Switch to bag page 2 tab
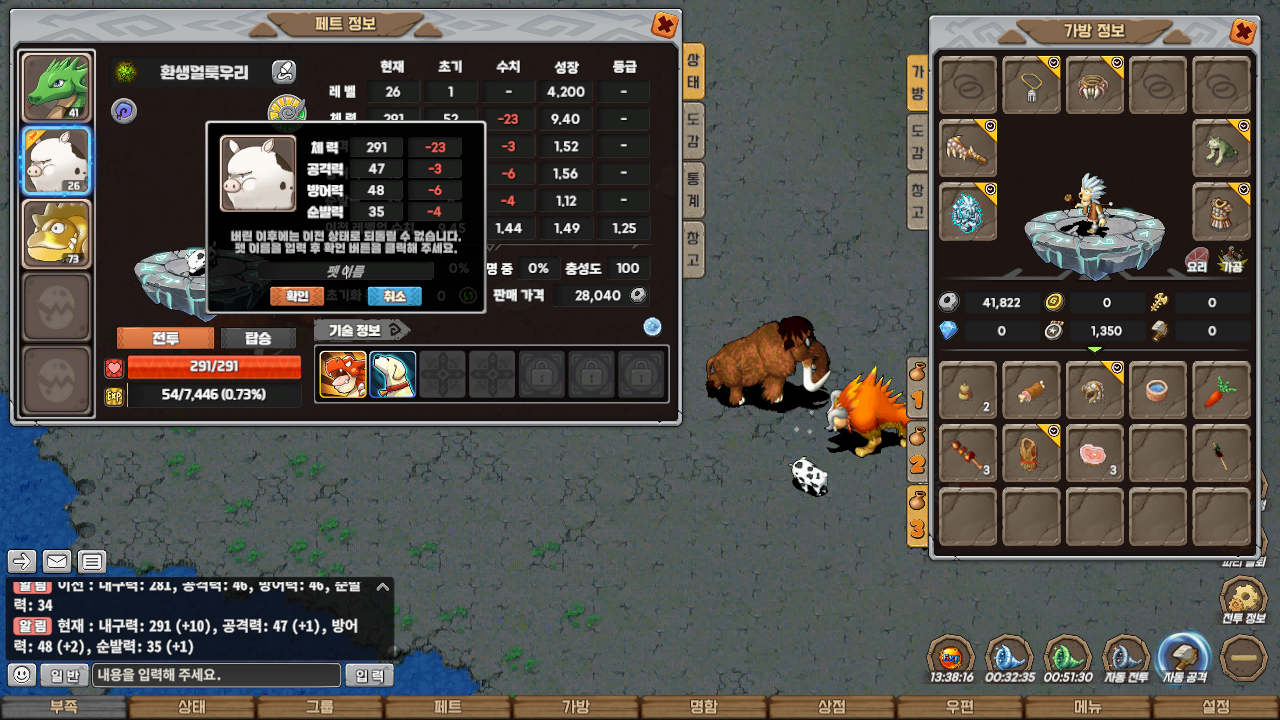Screen dimensions: 1280x720 (917, 455)
